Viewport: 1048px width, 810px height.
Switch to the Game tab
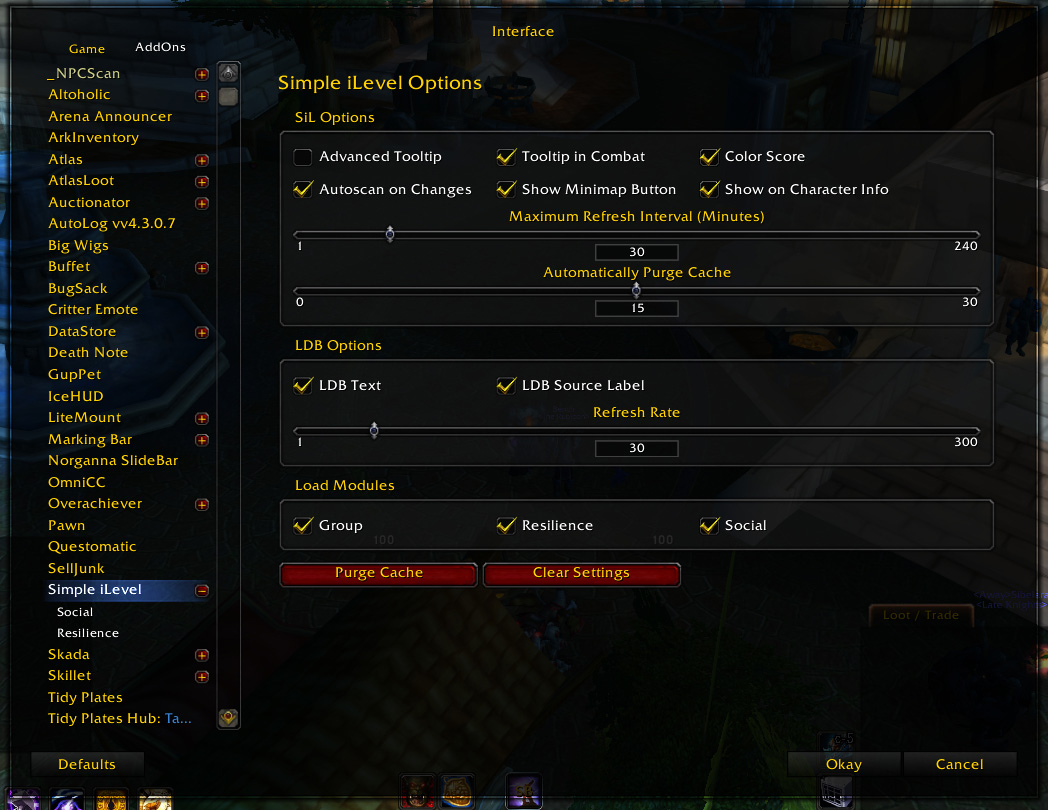(87, 49)
